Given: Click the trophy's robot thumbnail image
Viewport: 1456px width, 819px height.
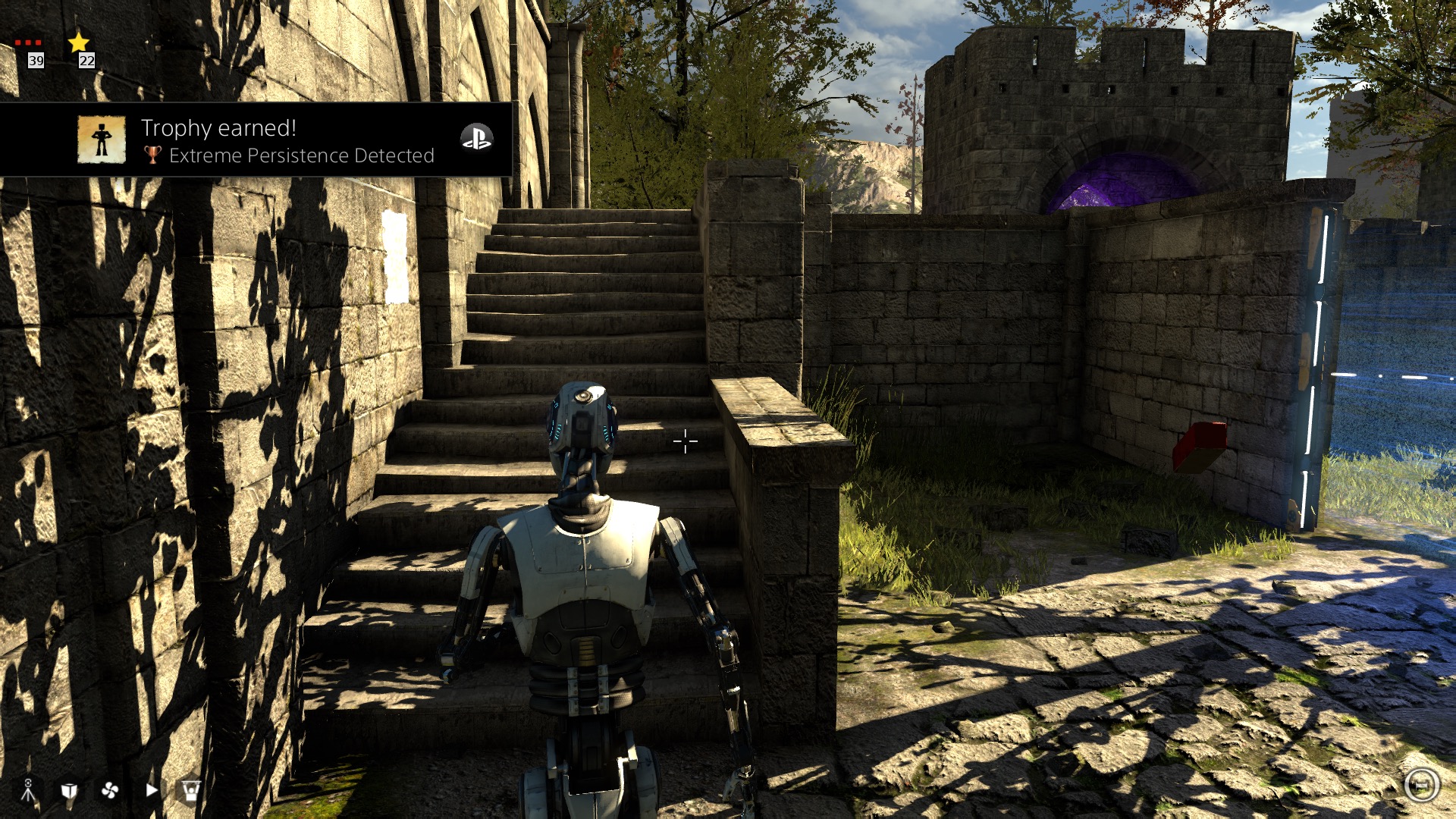Looking at the screenshot, I should click(102, 140).
